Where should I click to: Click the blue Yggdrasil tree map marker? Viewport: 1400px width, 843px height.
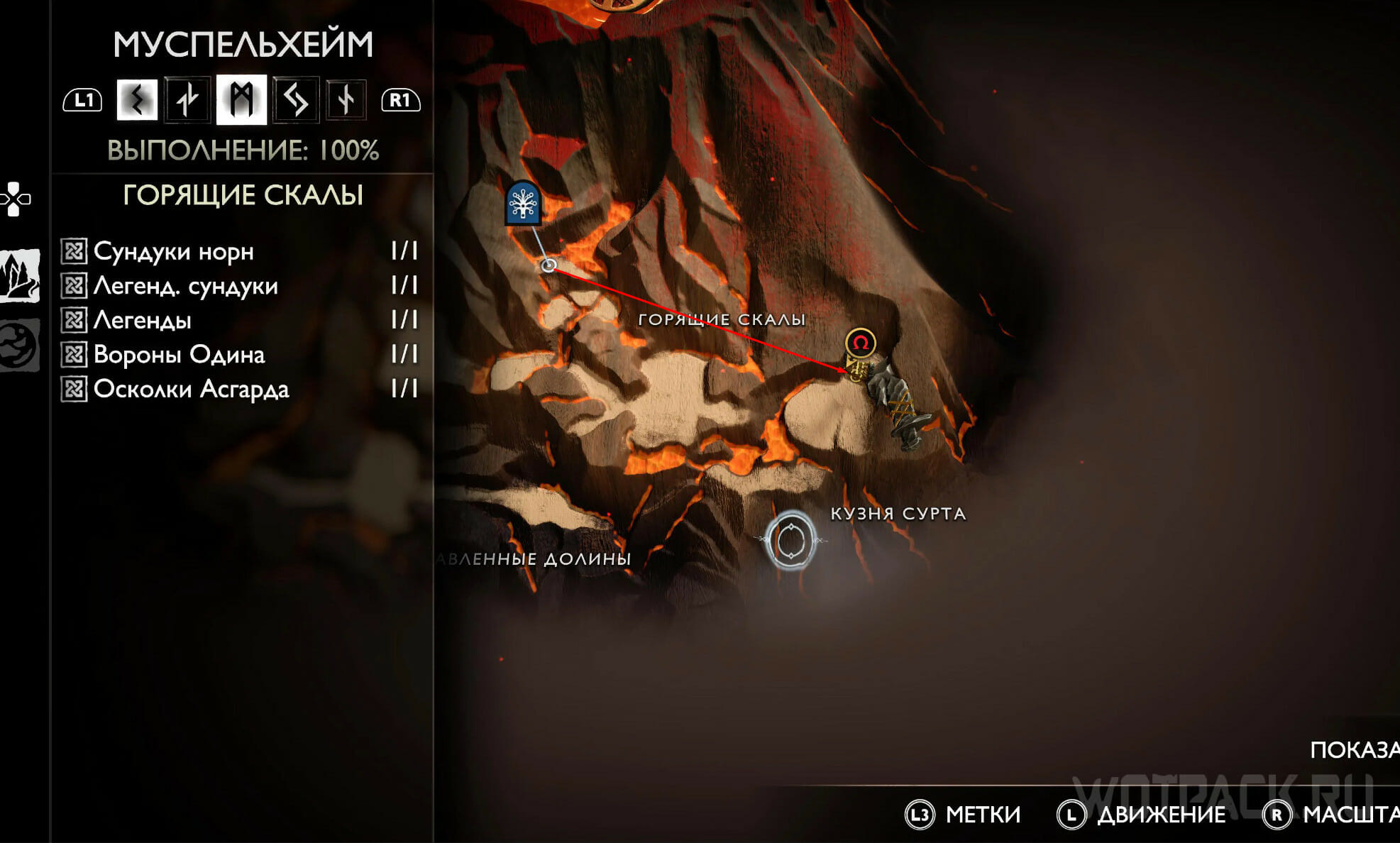pos(523,204)
